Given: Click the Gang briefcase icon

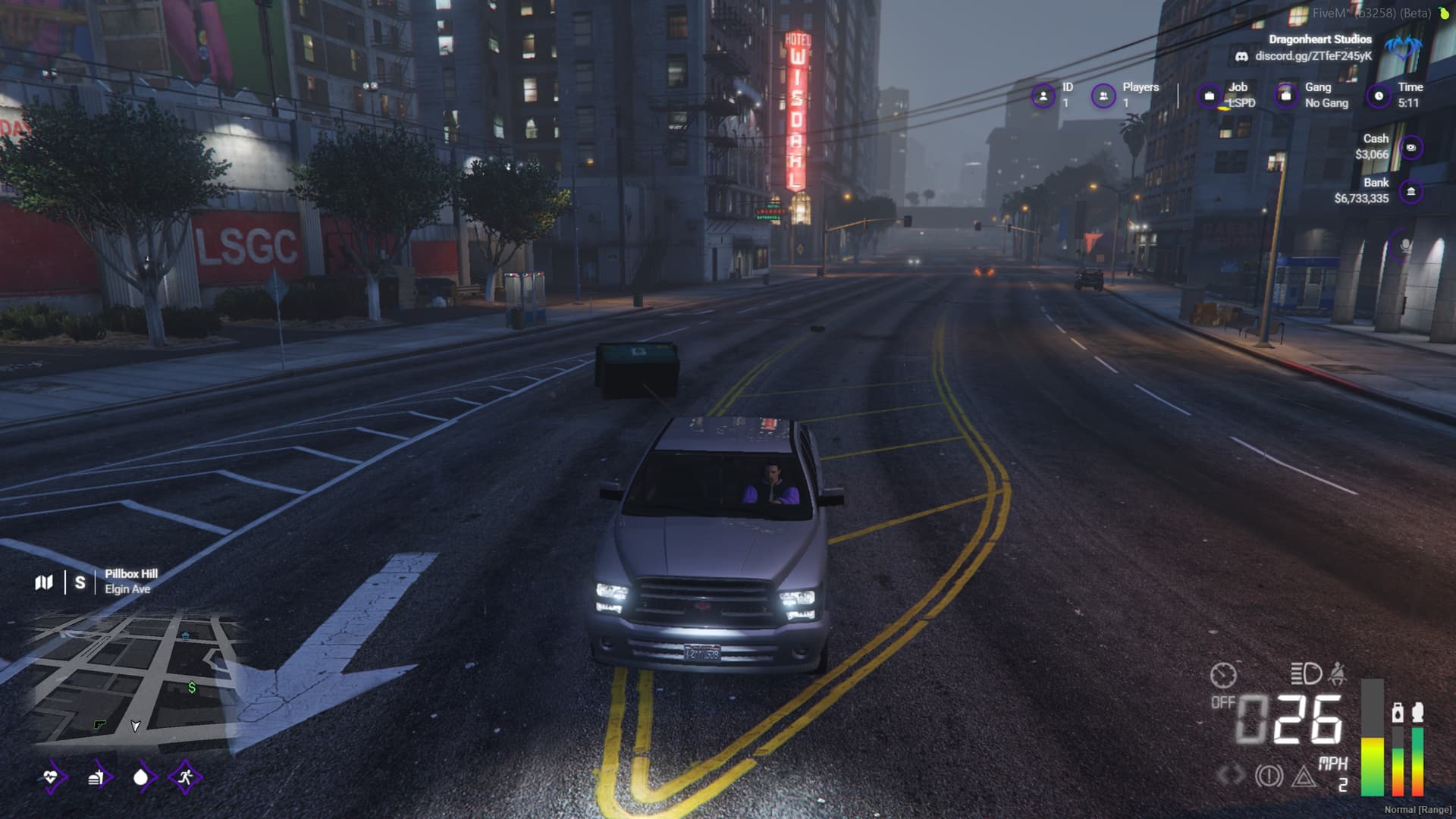Looking at the screenshot, I should [1285, 96].
